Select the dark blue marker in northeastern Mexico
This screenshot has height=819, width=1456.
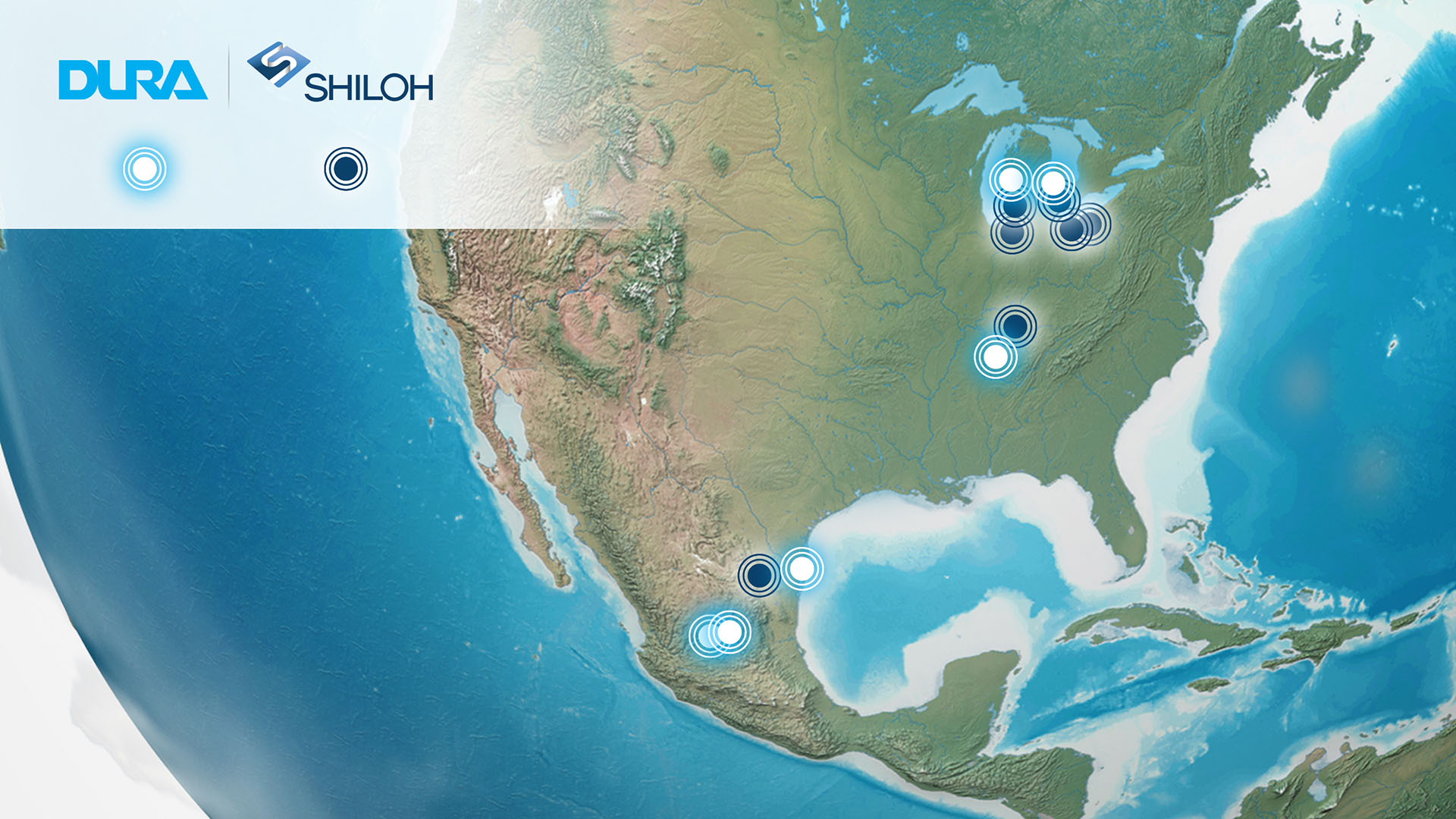[x=759, y=575]
